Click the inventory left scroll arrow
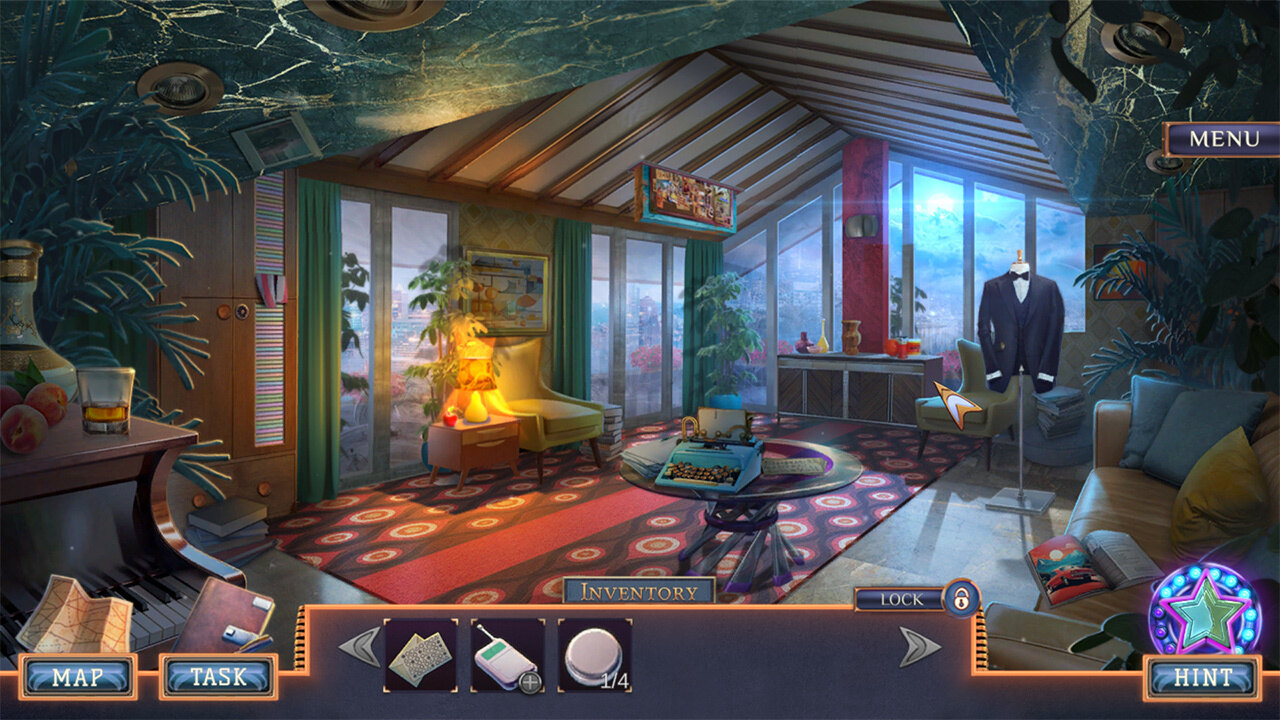Screen dimensions: 1280x720 pyautogui.click(x=359, y=647)
